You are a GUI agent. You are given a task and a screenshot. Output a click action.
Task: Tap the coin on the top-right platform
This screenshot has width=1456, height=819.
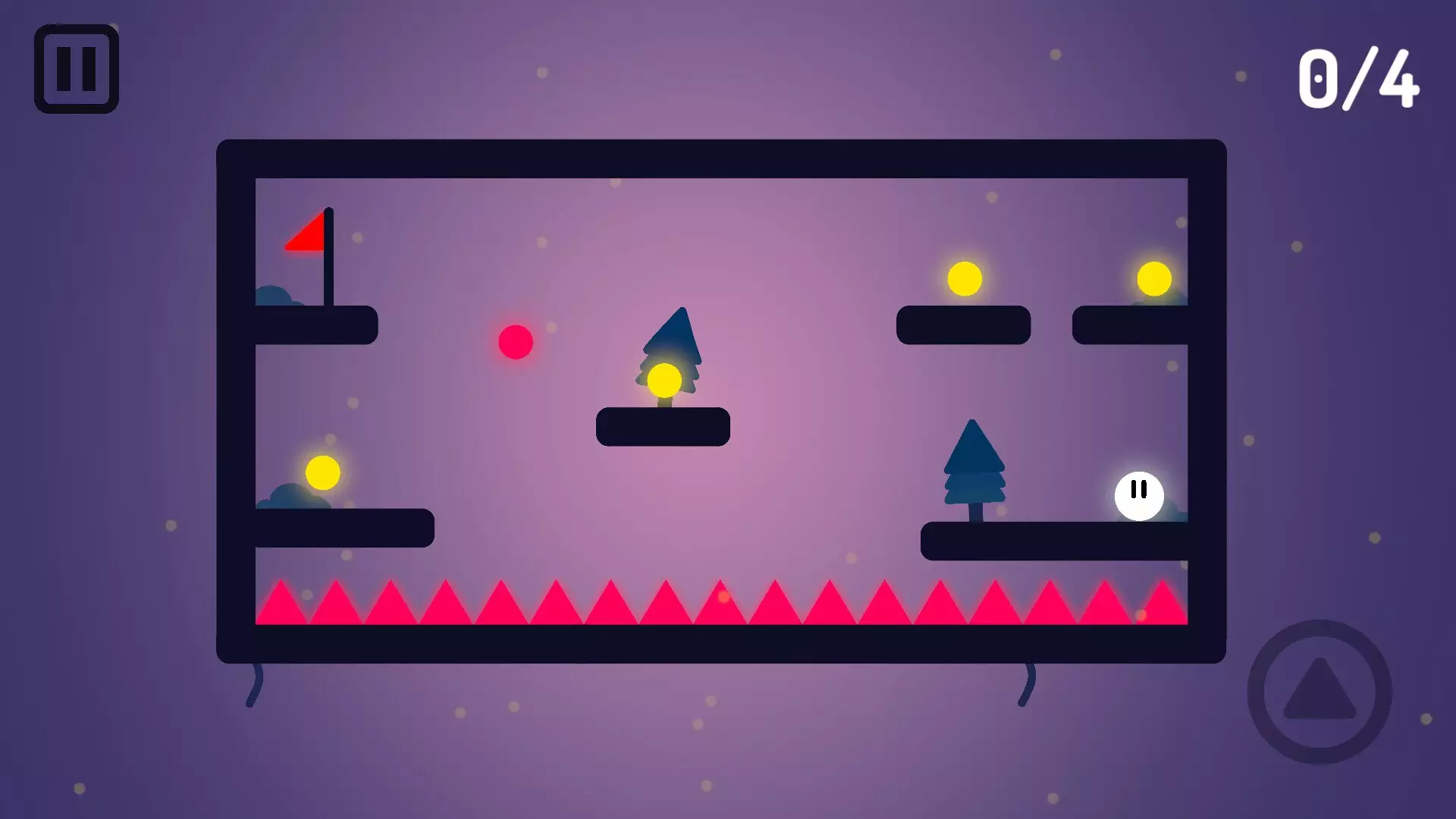[964, 277]
